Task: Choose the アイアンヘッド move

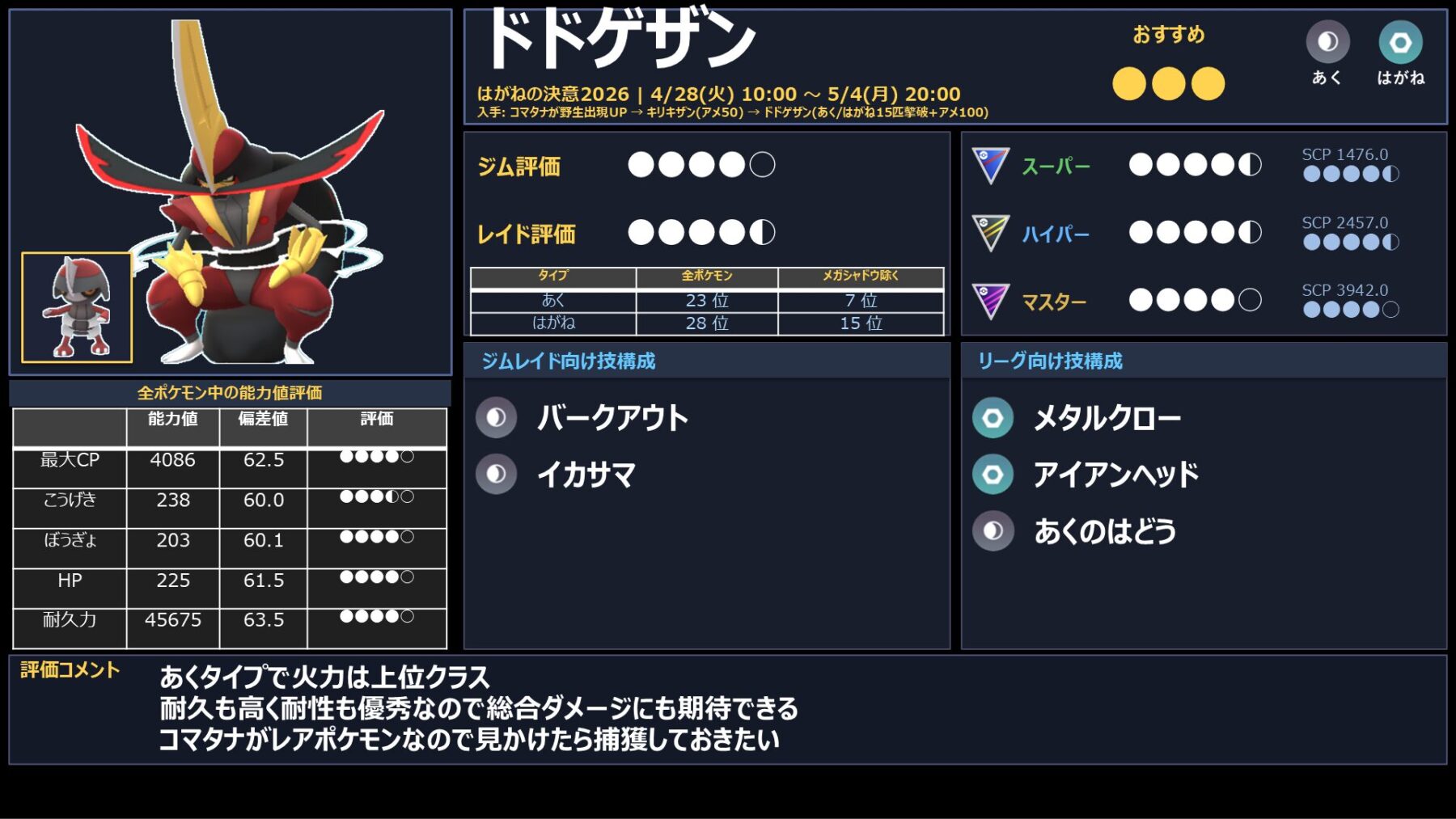Action: [1115, 475]
